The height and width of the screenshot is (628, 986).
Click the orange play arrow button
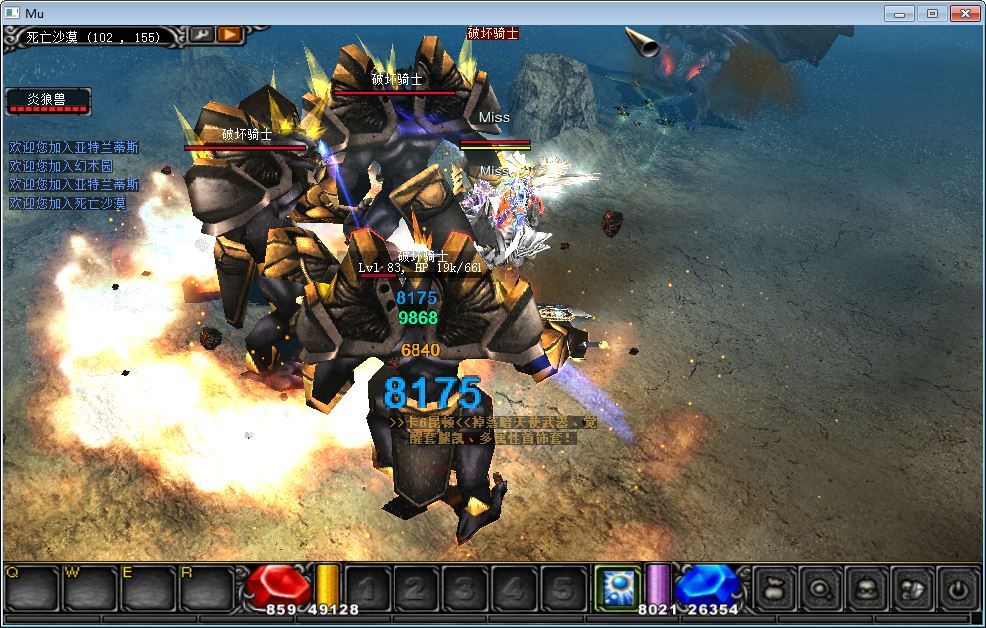pyautogui.click(x=230, y=34)
